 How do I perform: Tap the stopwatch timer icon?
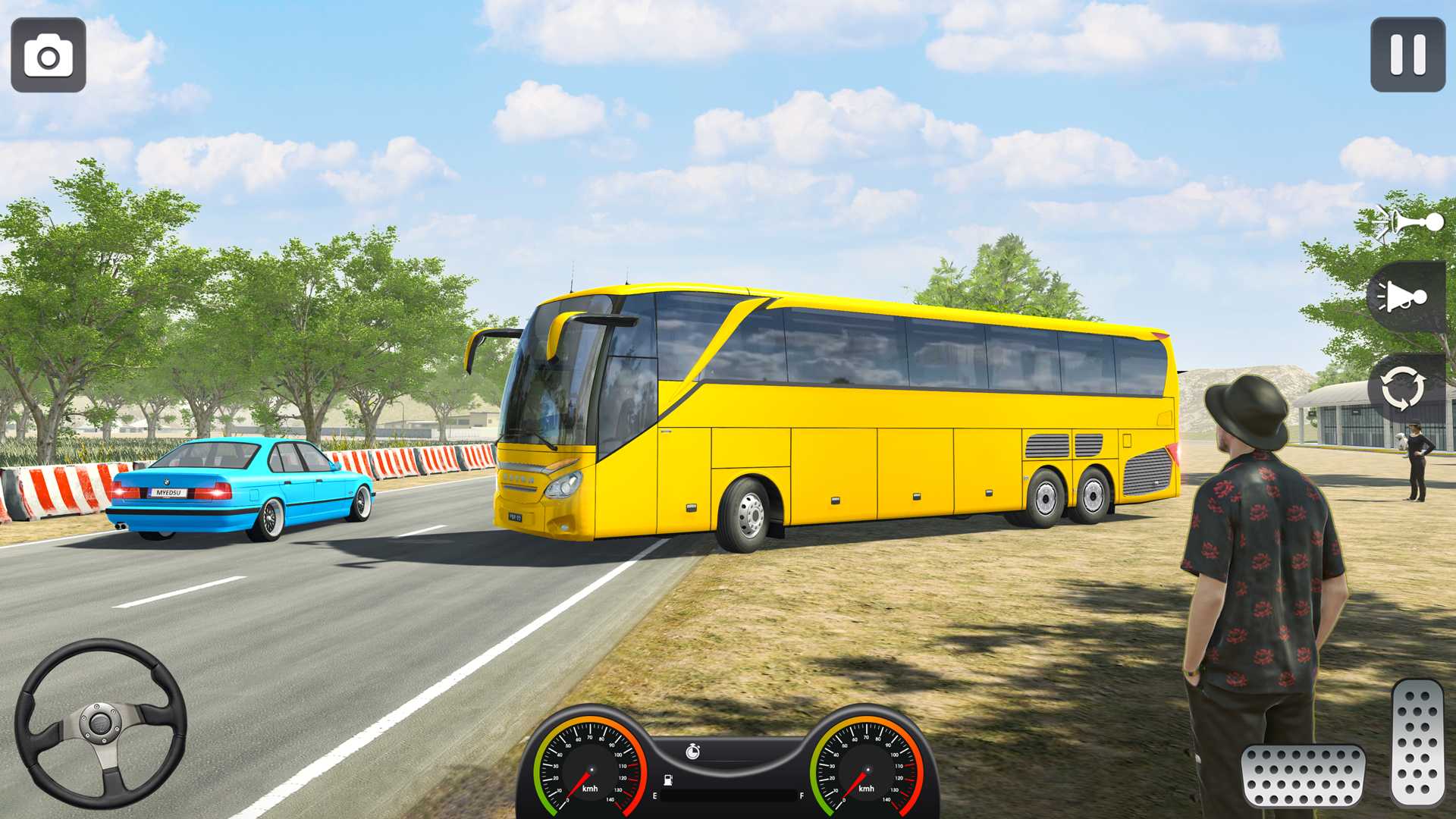point(692,752)
